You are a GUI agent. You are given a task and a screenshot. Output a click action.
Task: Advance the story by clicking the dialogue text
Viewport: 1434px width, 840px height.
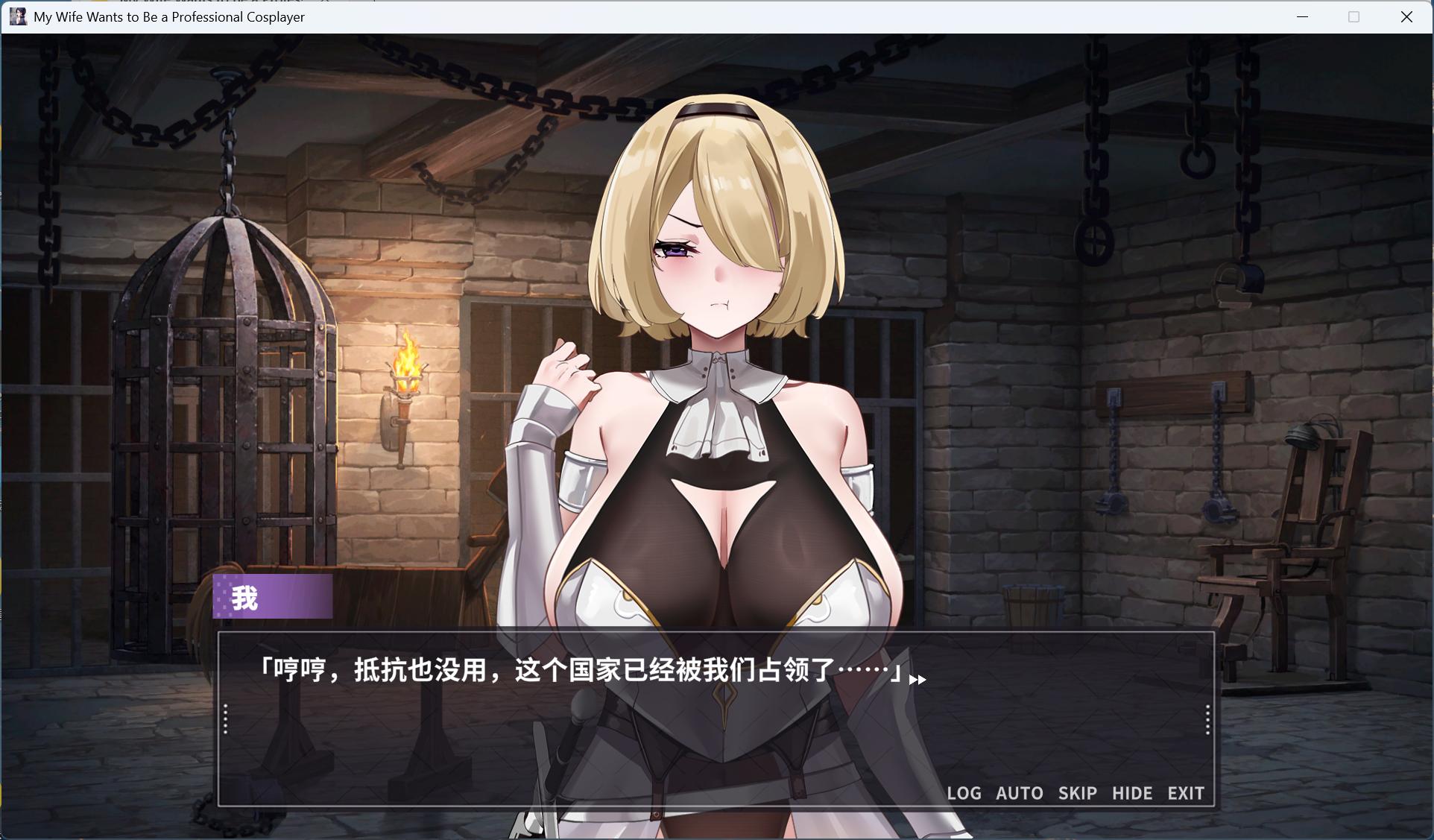coord(581,670)
